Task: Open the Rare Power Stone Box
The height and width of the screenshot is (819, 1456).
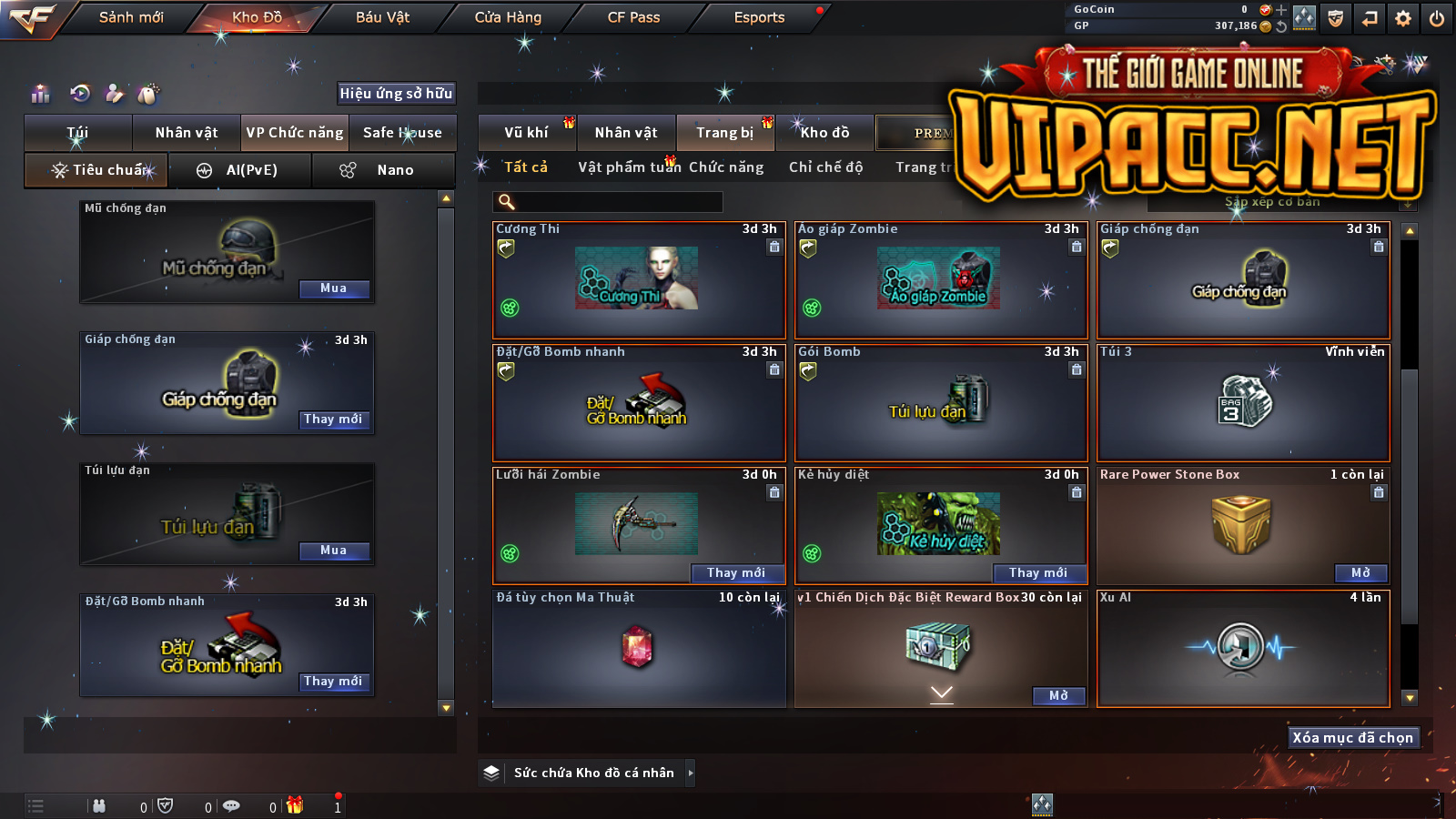Action: 1360,572
